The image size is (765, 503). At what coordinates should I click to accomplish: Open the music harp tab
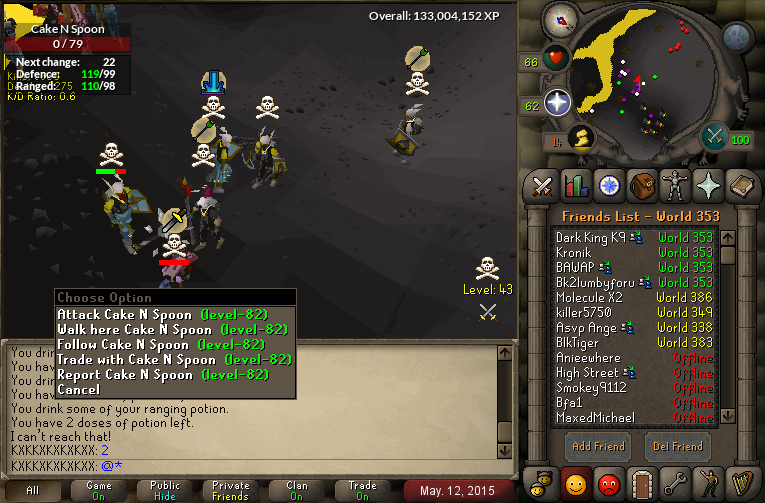(x=741, y=481)
